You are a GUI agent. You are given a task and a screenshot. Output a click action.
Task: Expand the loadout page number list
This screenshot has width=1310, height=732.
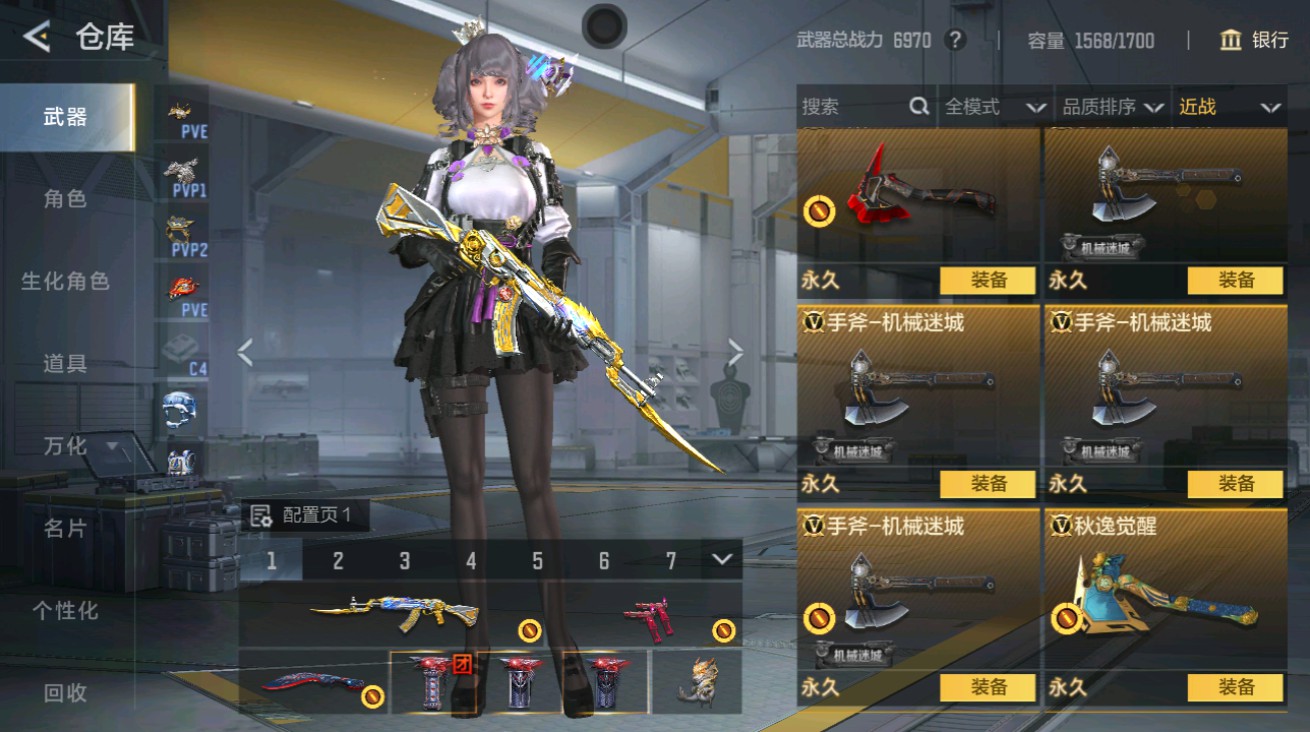[x=722, y=560]
